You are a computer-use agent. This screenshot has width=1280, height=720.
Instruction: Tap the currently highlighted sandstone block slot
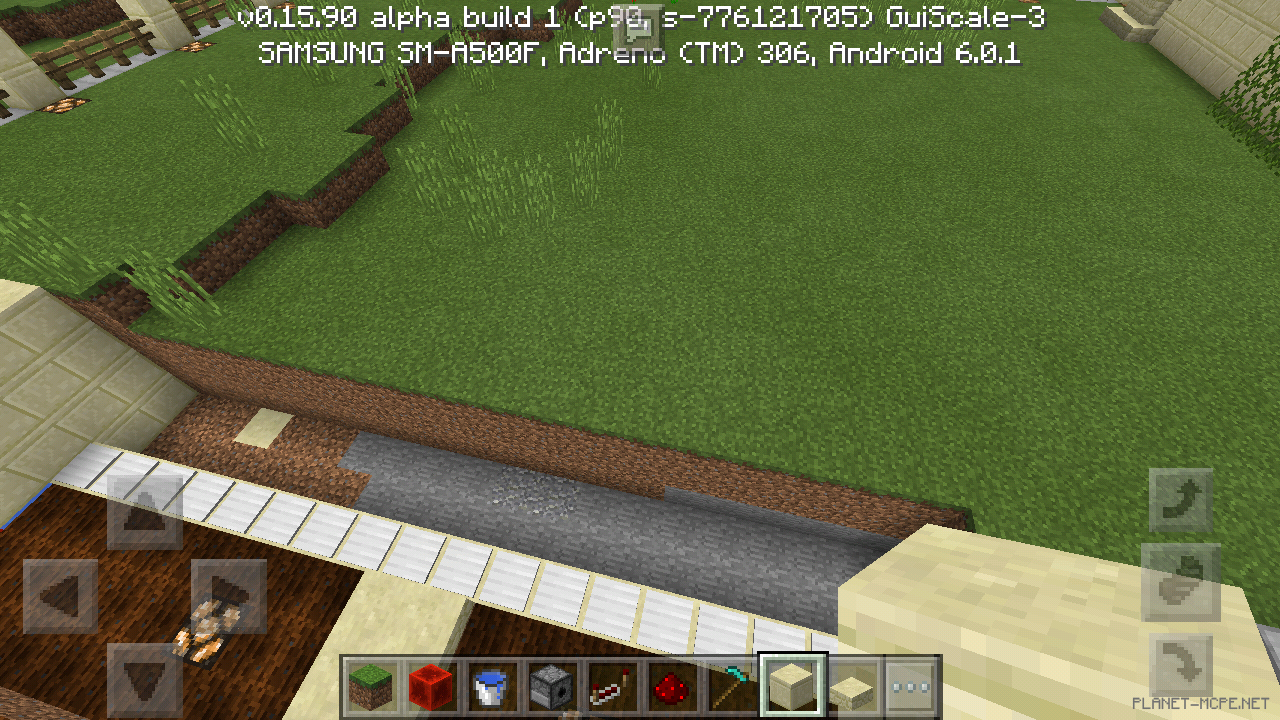[792, 685]
